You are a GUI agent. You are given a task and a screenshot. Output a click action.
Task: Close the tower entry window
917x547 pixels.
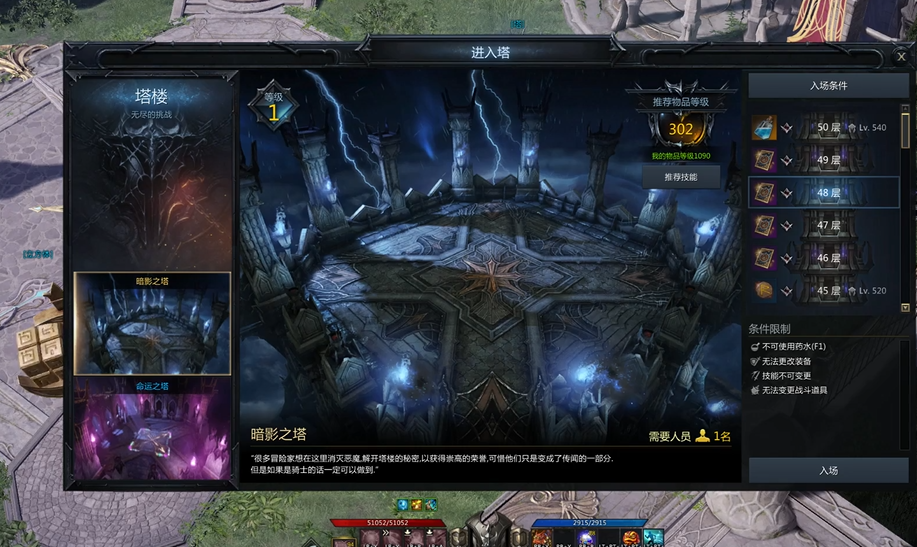[x=901, y=57]
